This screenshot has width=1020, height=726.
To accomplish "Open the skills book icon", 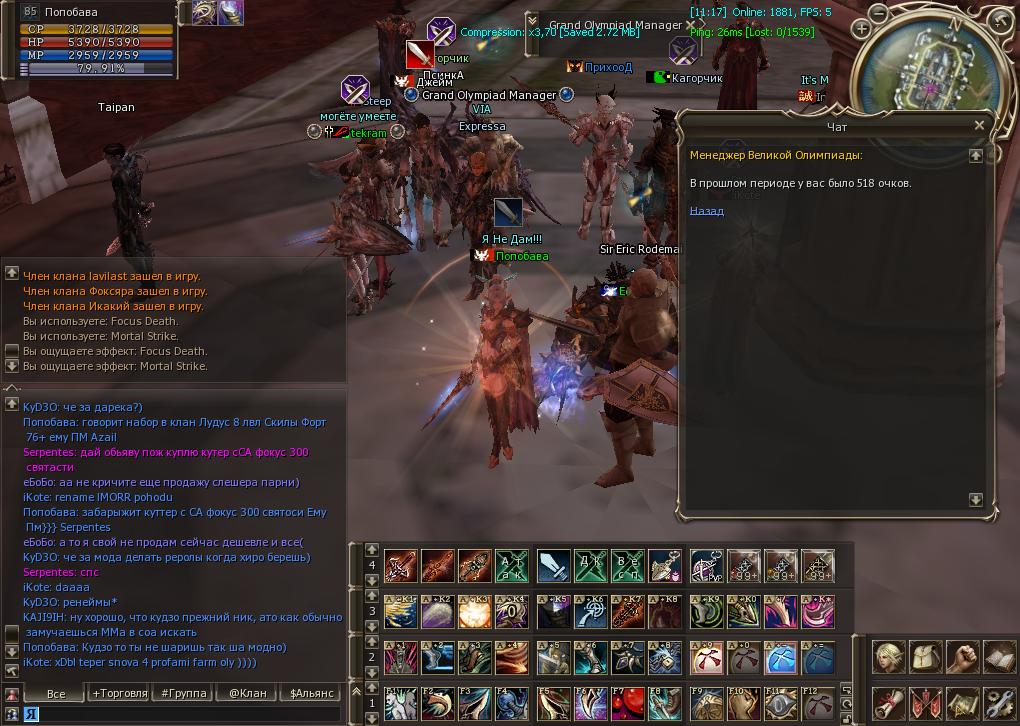I will coord(1001,658).
